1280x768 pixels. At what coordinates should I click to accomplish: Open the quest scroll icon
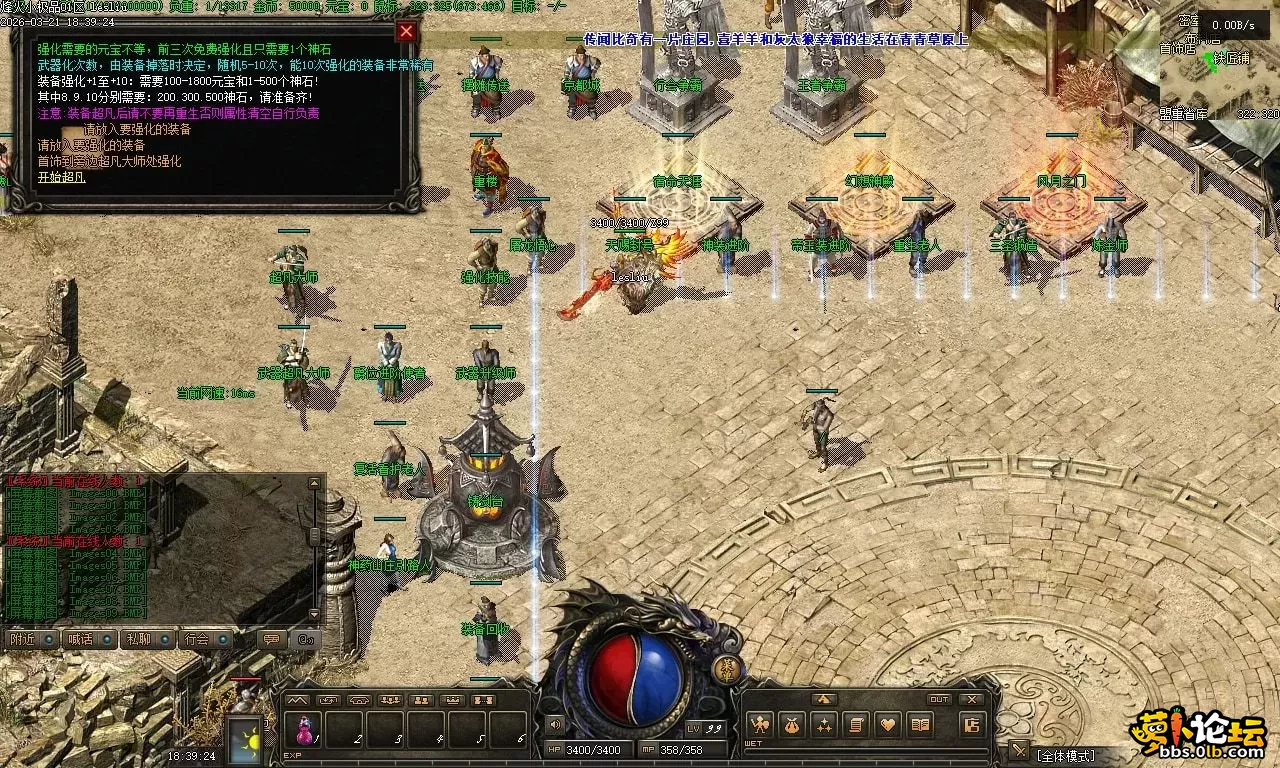856,725
